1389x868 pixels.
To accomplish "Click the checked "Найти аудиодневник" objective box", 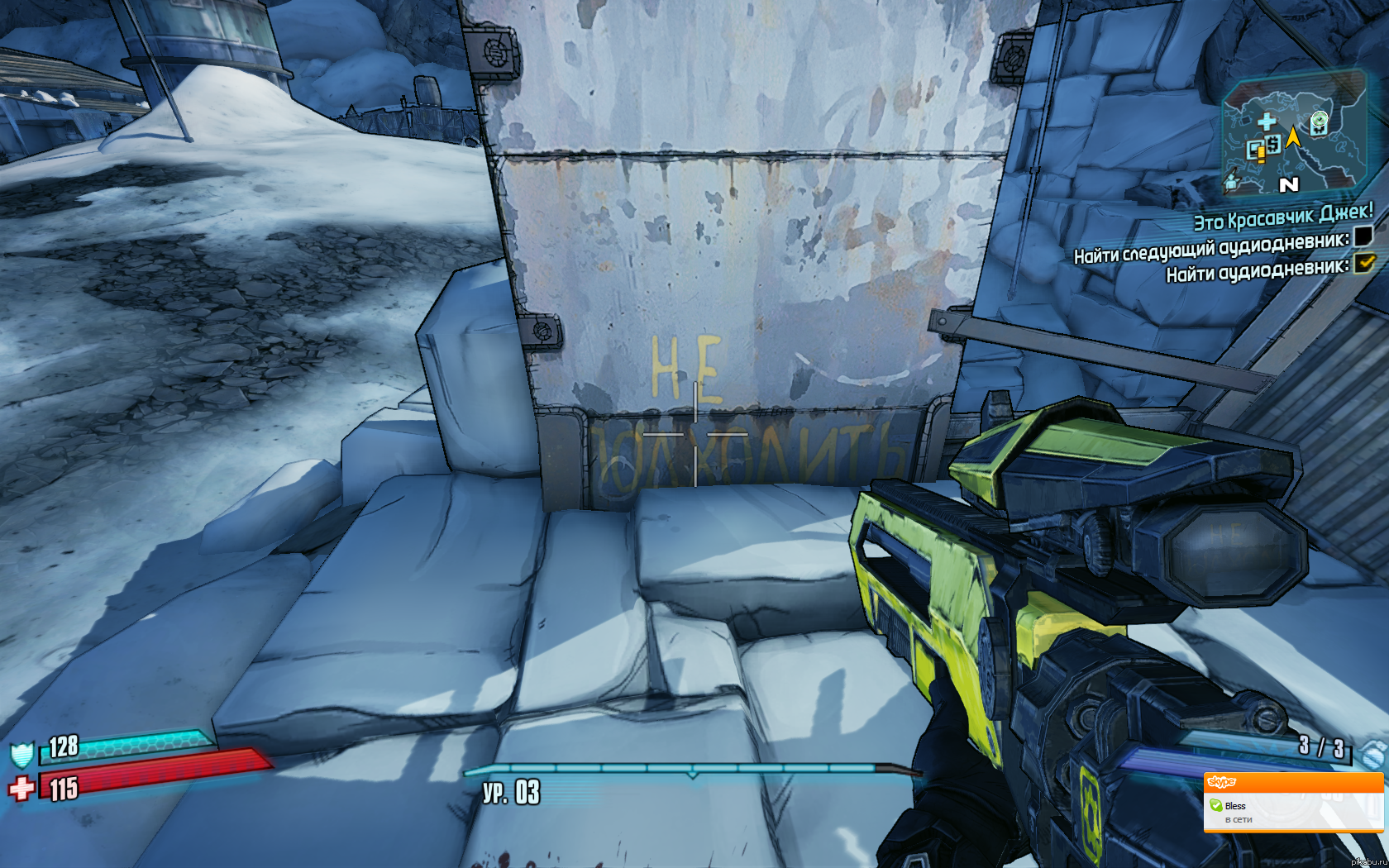I will (1364, 264).
